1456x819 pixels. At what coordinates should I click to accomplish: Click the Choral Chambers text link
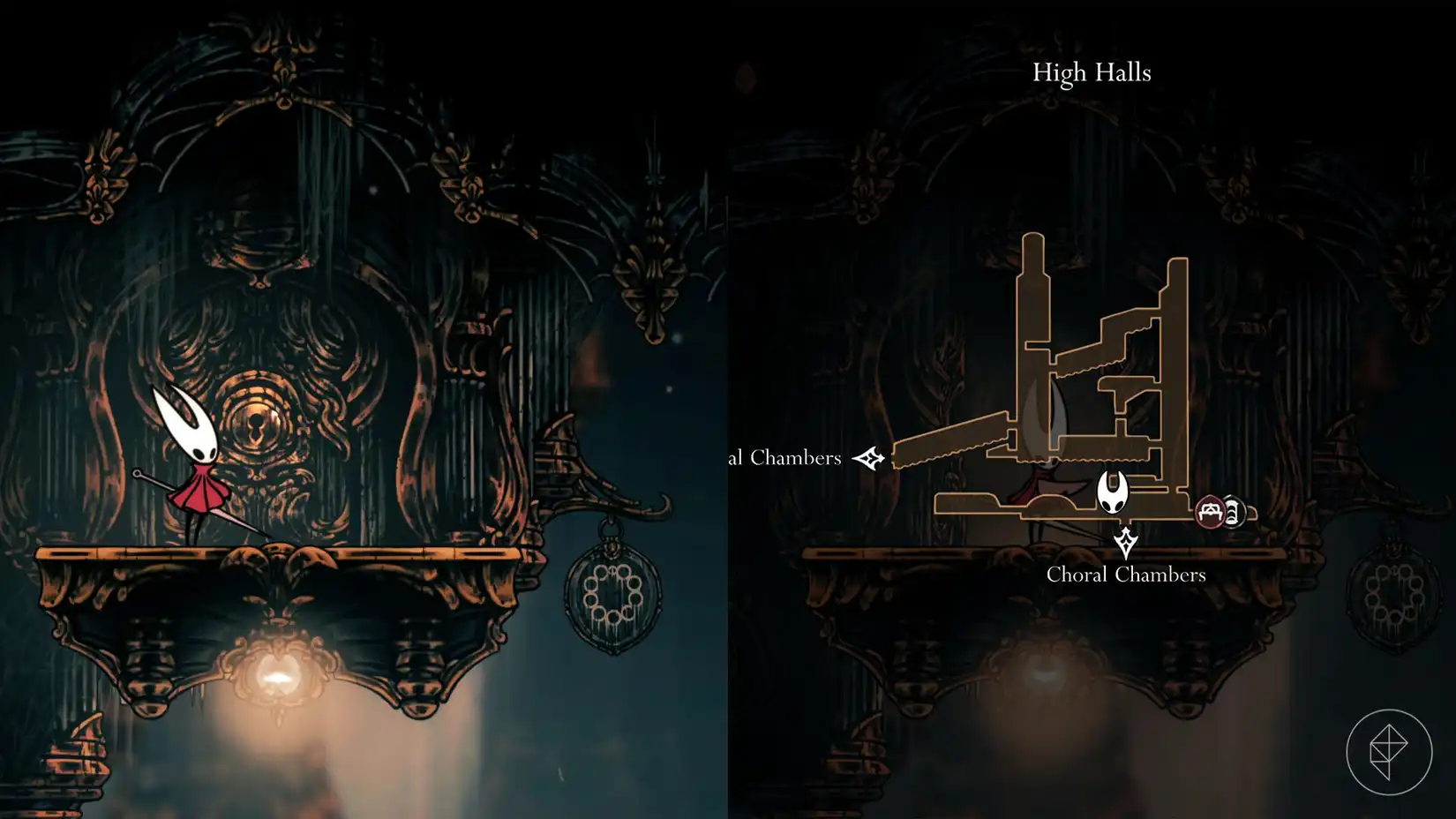coord(1127,575)
